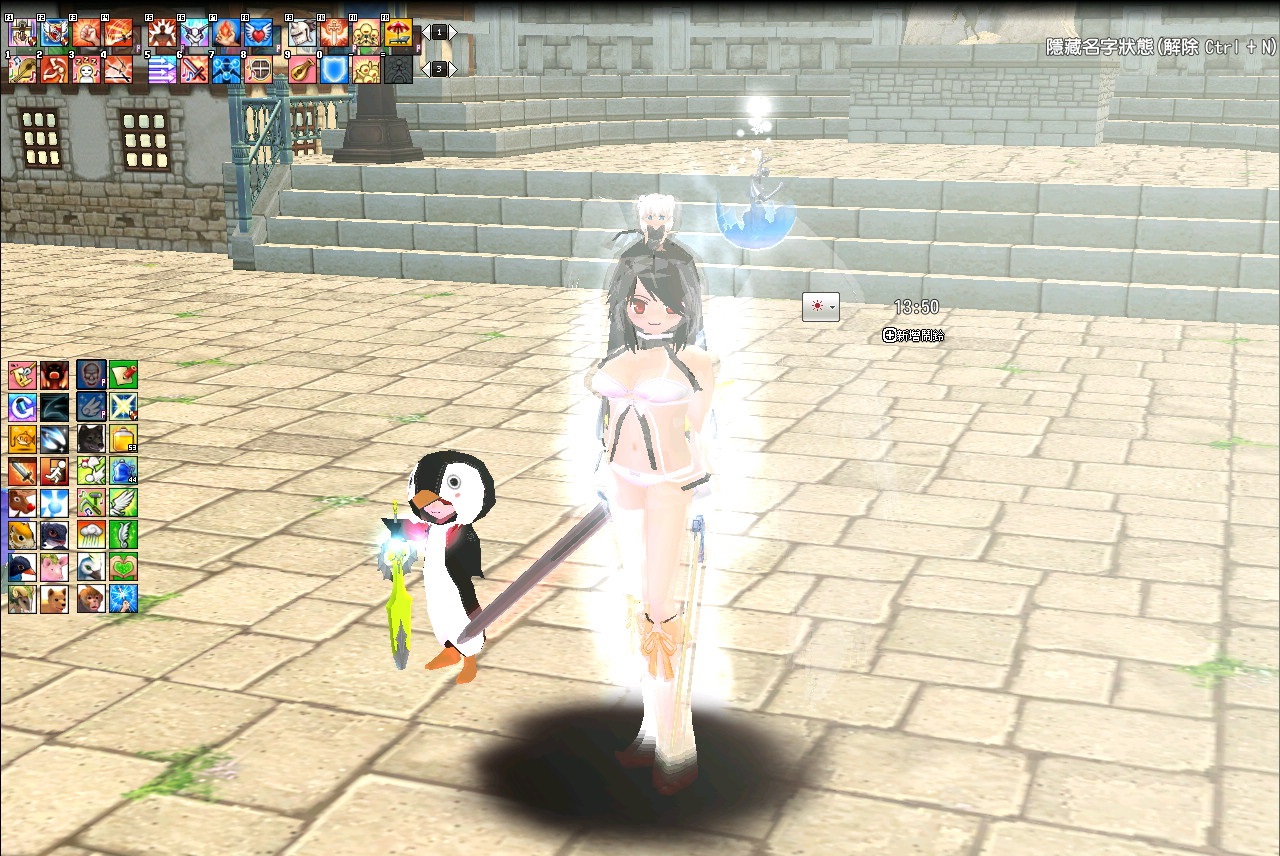Use the winged heart skill on F8

tap(258, 34)
